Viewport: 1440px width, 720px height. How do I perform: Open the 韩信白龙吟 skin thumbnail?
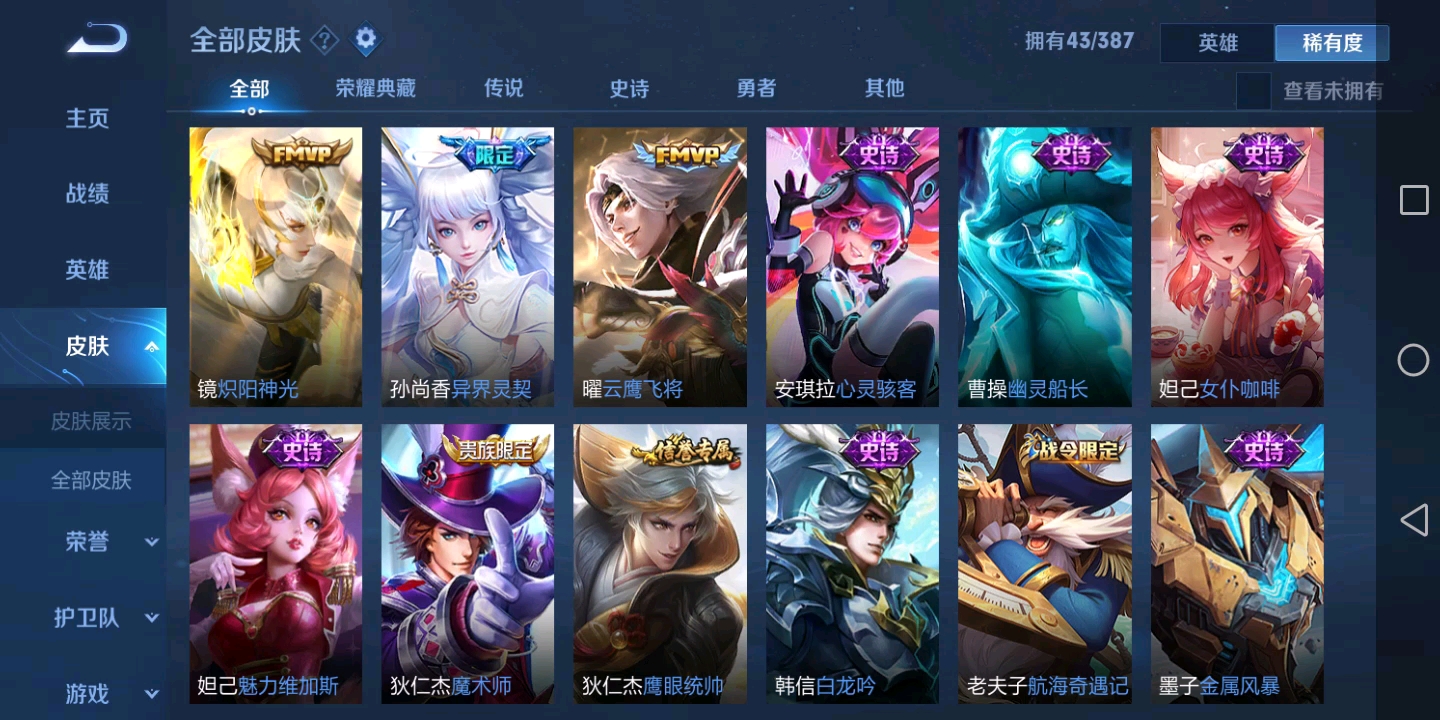click(852, 563)
